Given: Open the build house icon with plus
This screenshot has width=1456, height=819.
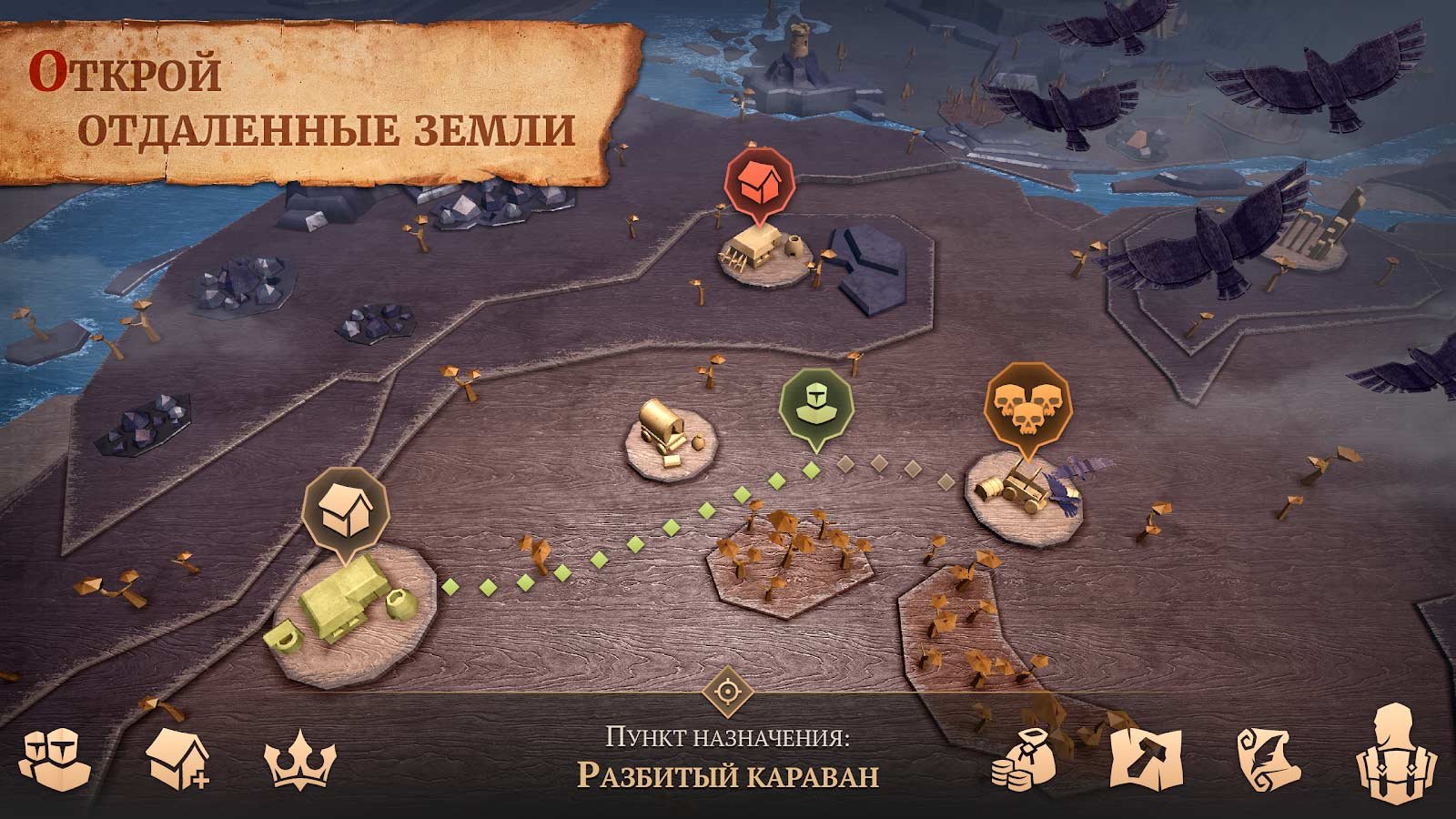Looking at the screenshot, I should pyautogui.click(x=177, y=757).
